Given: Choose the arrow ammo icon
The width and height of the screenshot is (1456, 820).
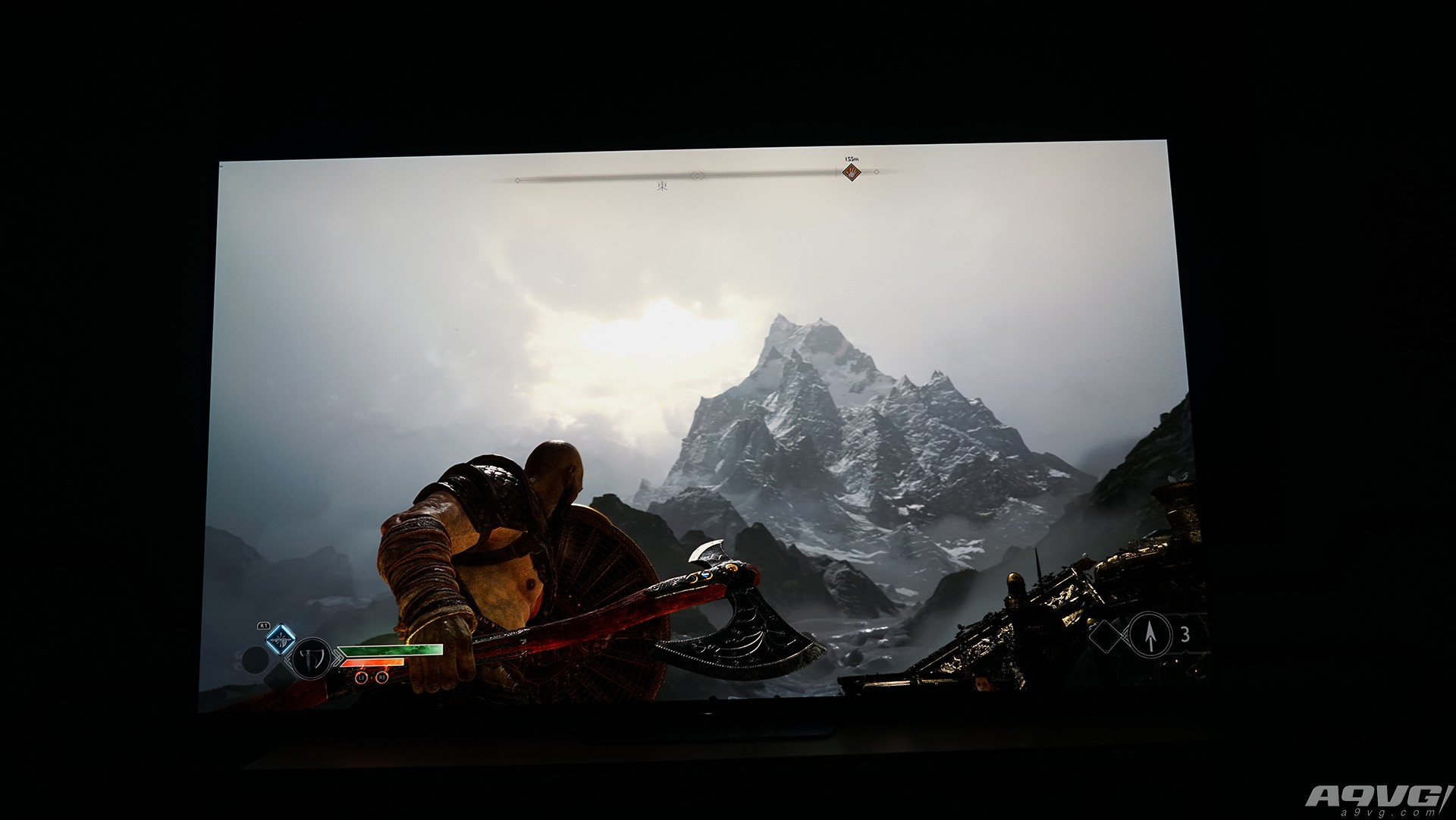Looking at the screenshot, I should (1150, 634).
